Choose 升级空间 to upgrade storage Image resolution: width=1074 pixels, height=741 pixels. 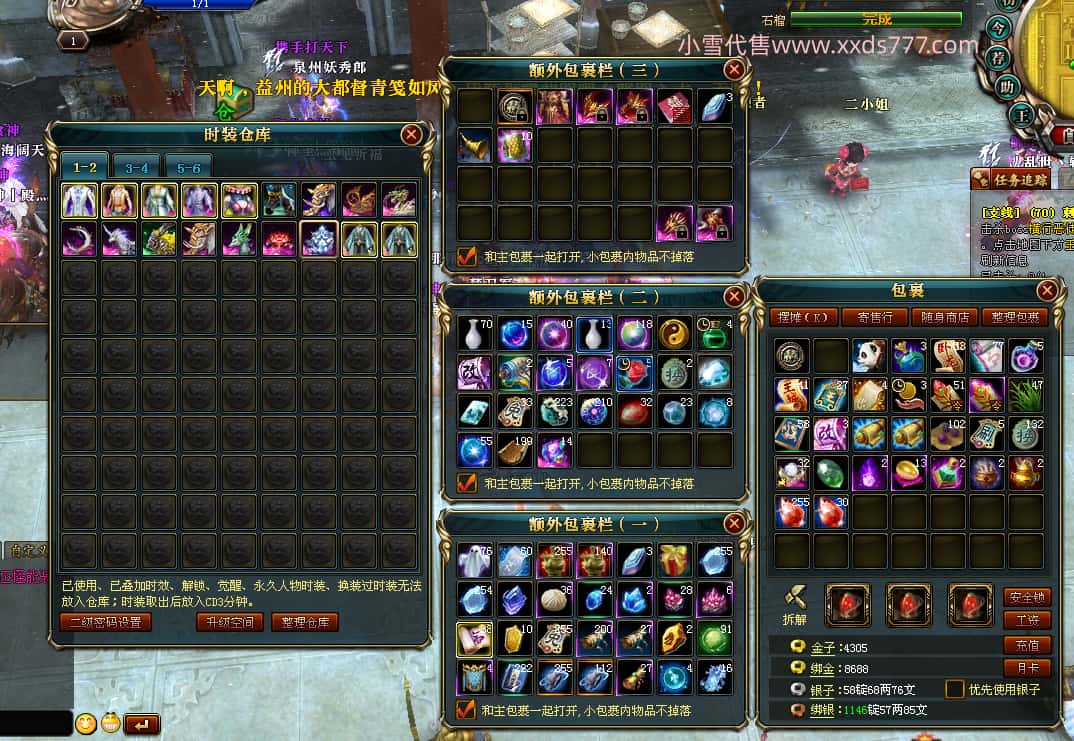tap(230, 622)
